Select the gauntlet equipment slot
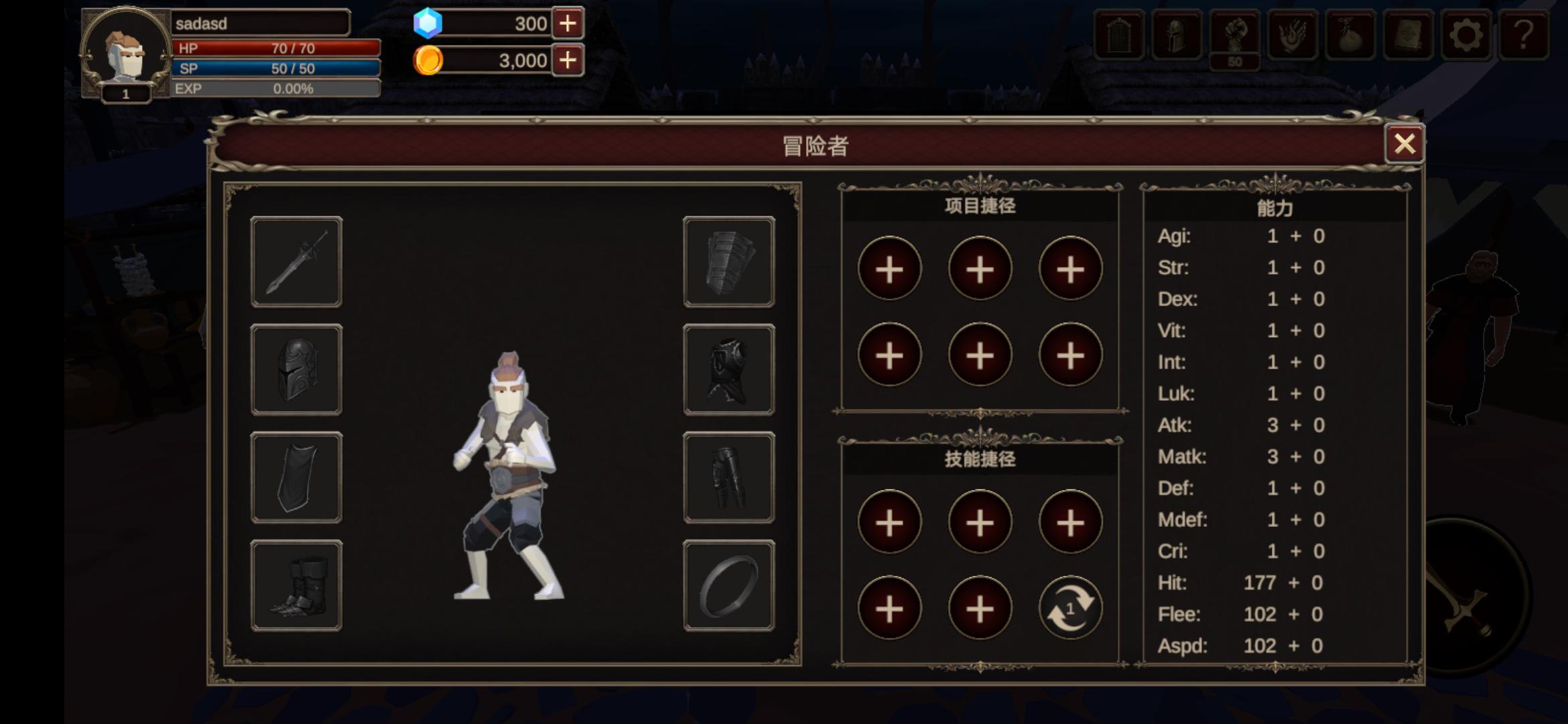 pos(728,261)
